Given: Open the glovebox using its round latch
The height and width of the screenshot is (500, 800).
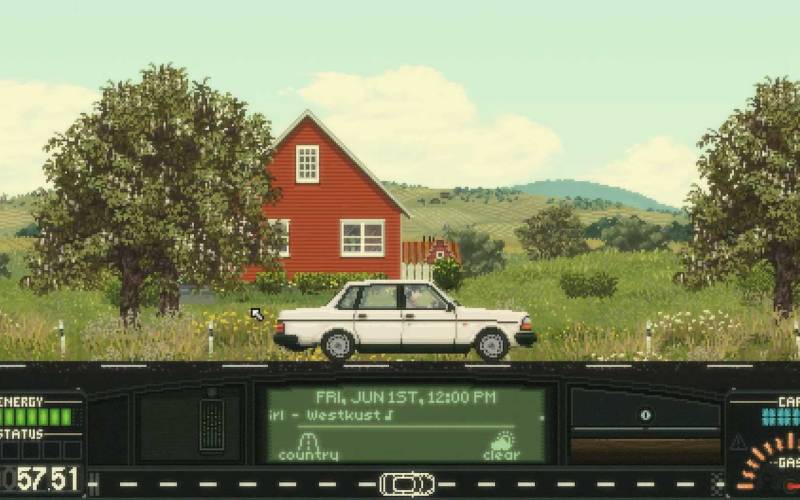Looking at the screenshot, I should (645, 415).
